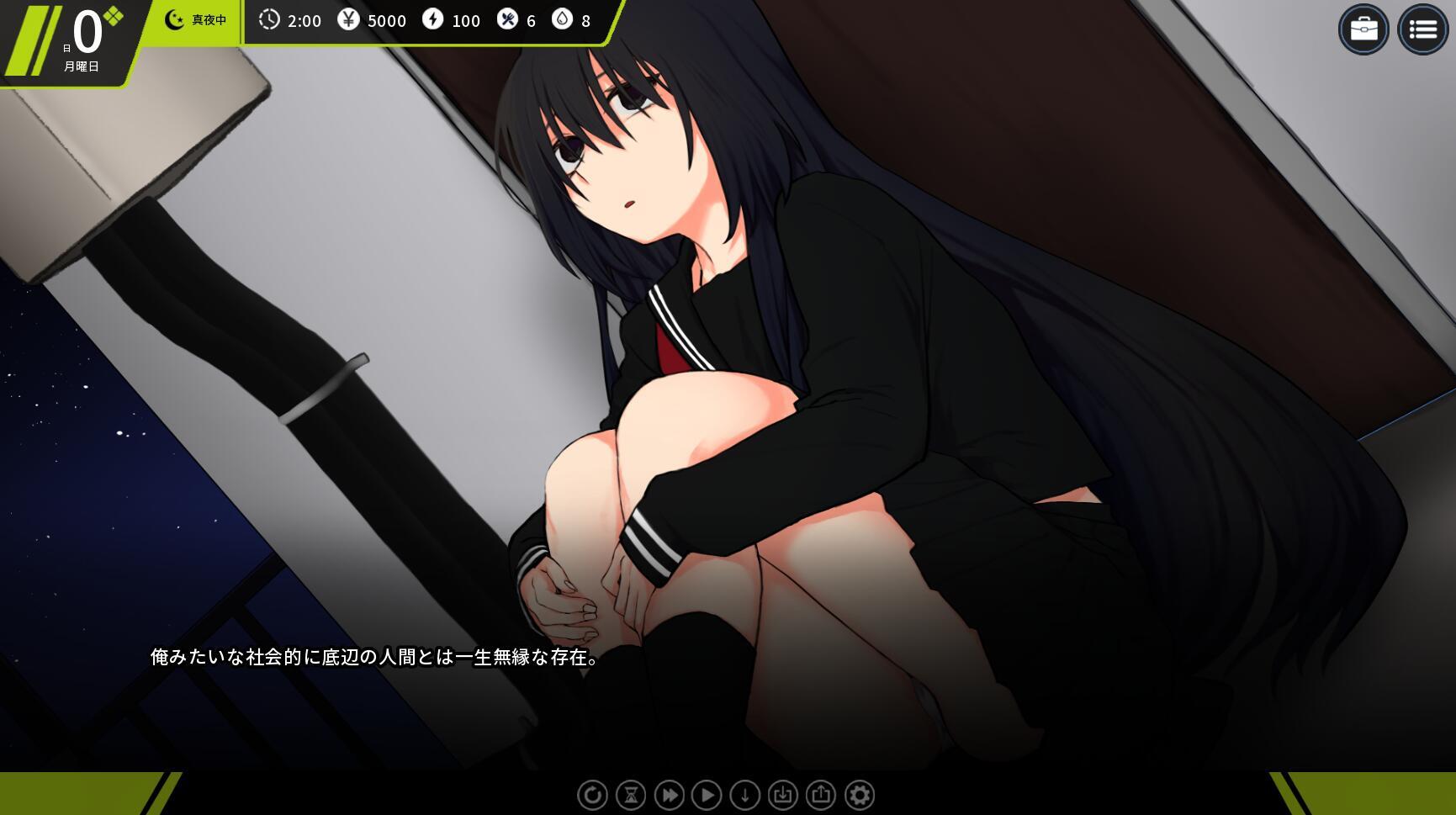
Task: Click the crossed utensils icon showing 6
Action: (x=507, y=21)
